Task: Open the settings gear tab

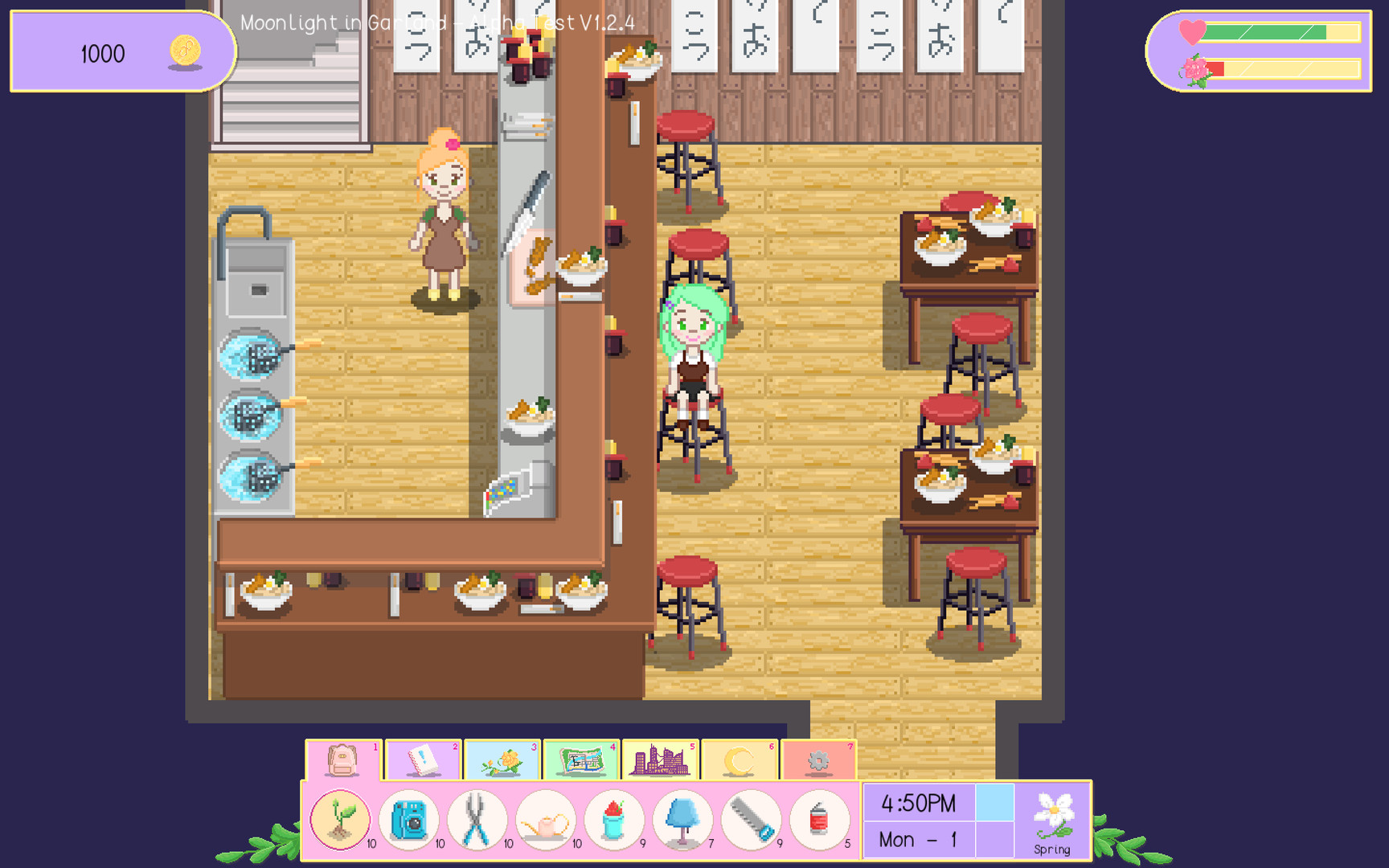Action: (818, 760)
